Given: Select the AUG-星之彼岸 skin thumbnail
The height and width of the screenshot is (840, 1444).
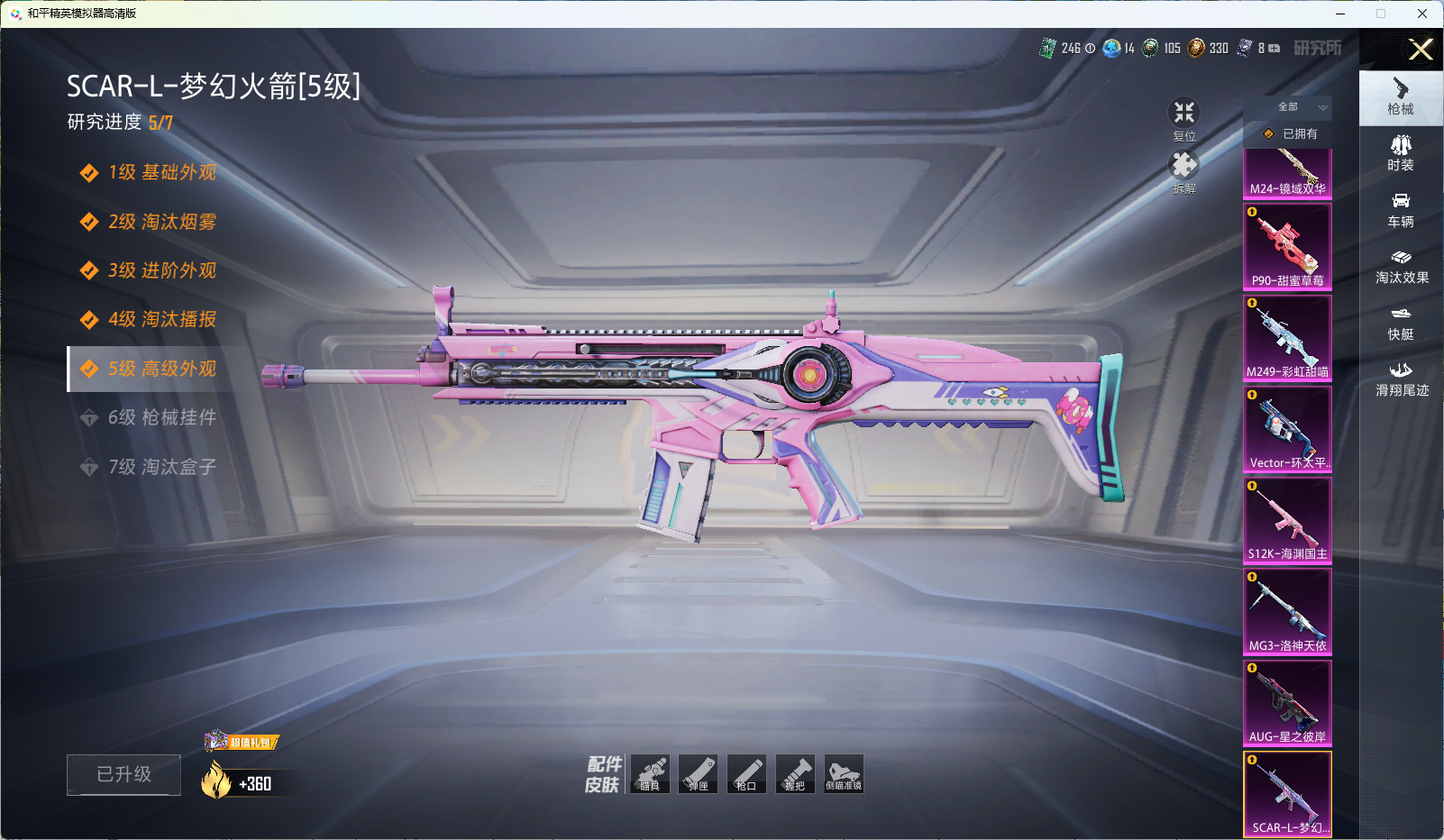Looking at the screenshot, I should pos(1287,703).
